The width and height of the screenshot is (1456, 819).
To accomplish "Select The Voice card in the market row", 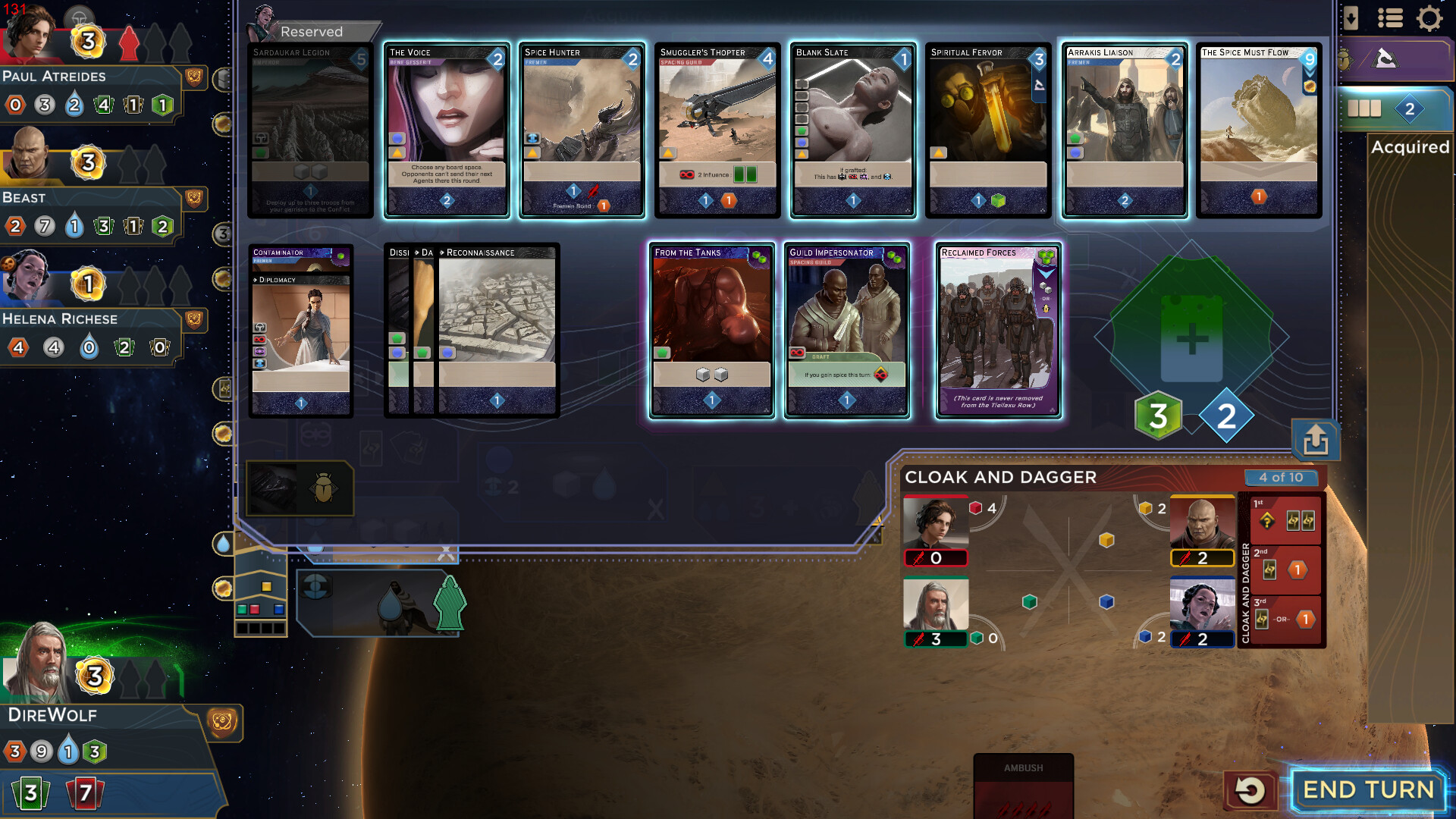I will (446, 130).
